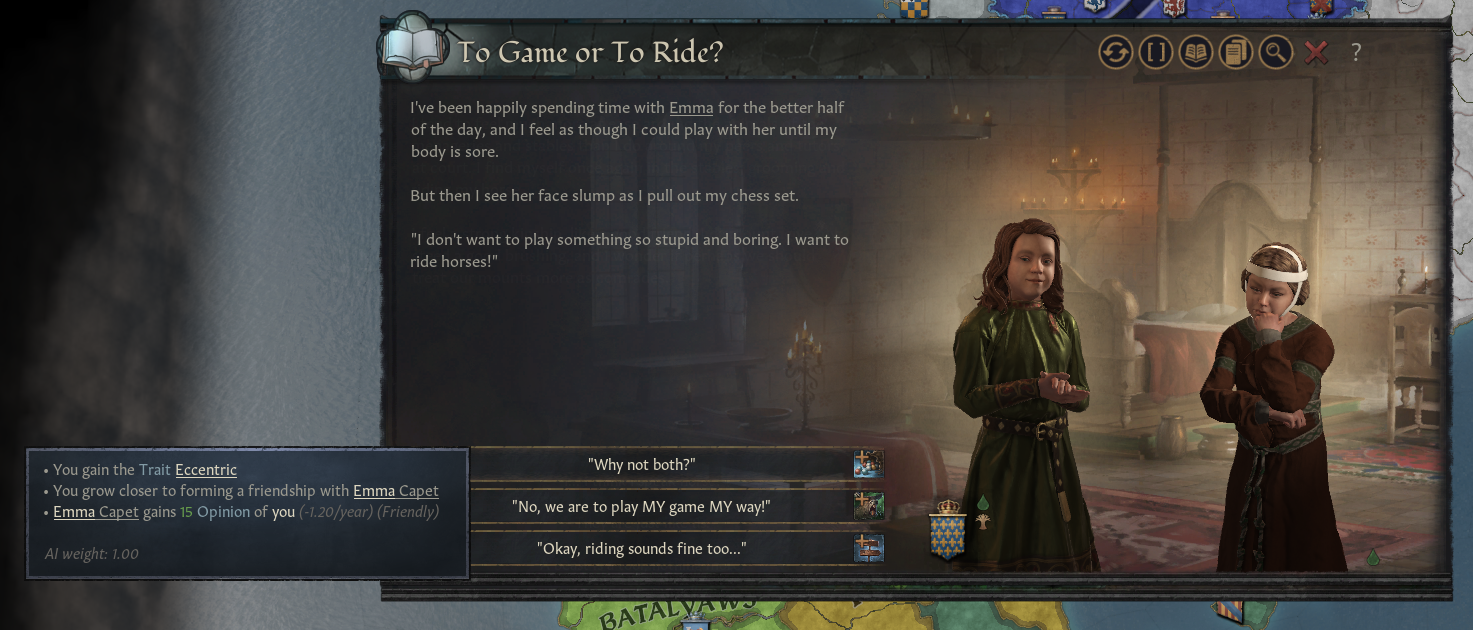Open the Eccentric trait link in the tooltip
Image resolution: width=1473 pixels, height=630 pixels.
pyautogui.click(x=206, y=470)
